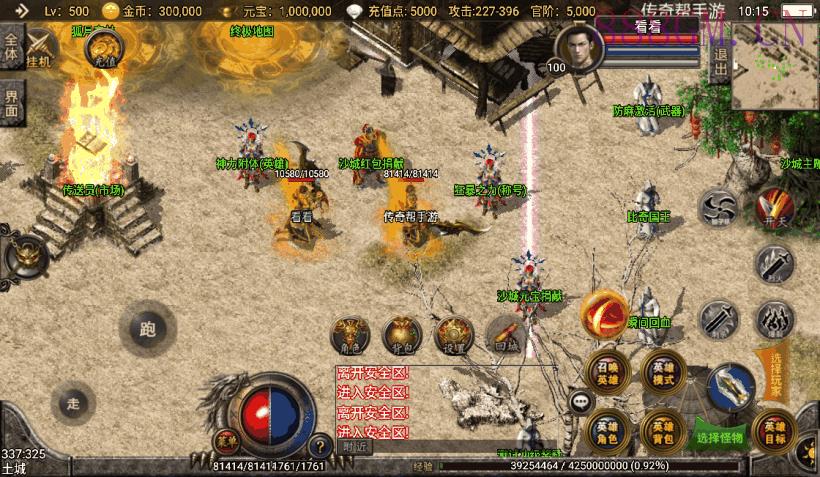Select the 看看 target portrait

coord(575,48)
